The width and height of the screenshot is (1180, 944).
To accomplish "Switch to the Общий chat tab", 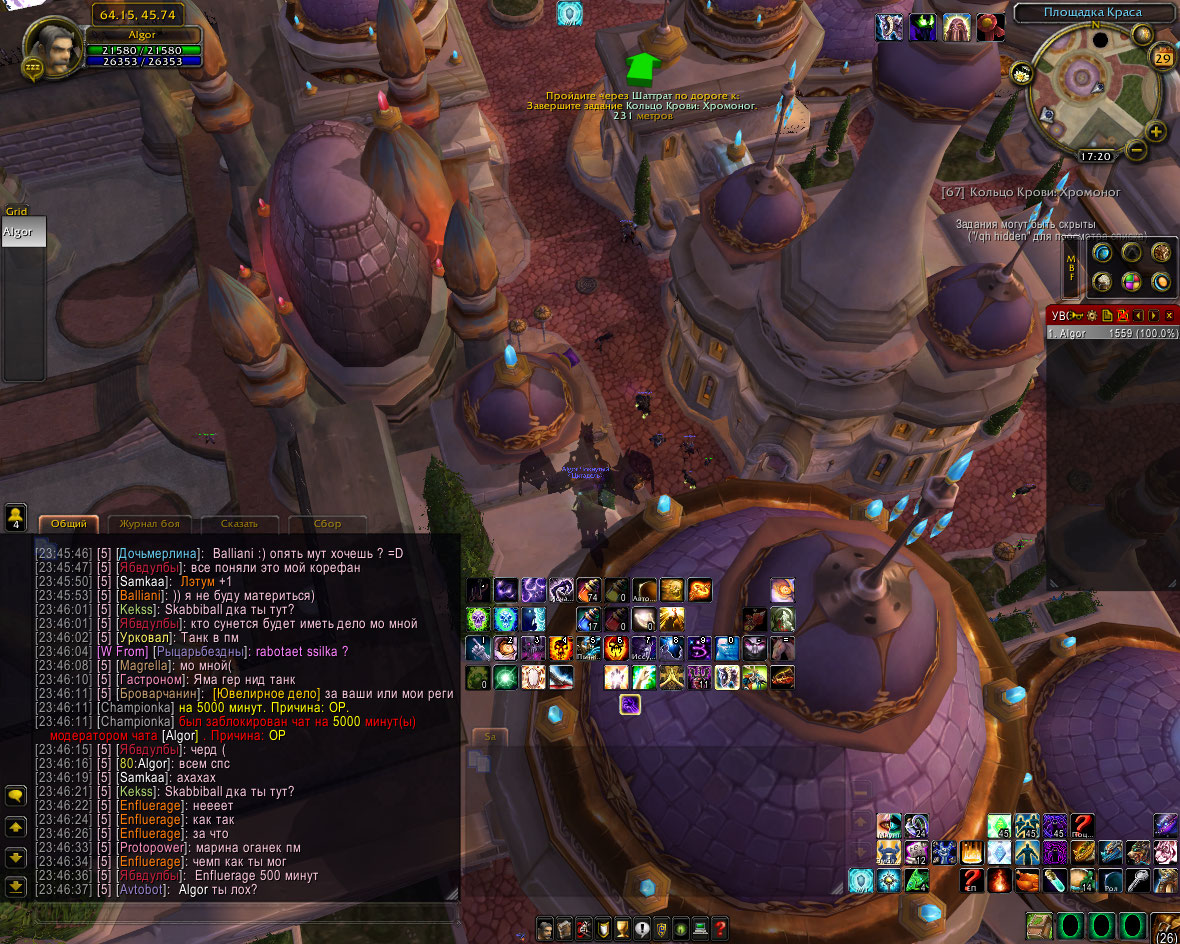I will pyautogui.click(x=69, y=523).
